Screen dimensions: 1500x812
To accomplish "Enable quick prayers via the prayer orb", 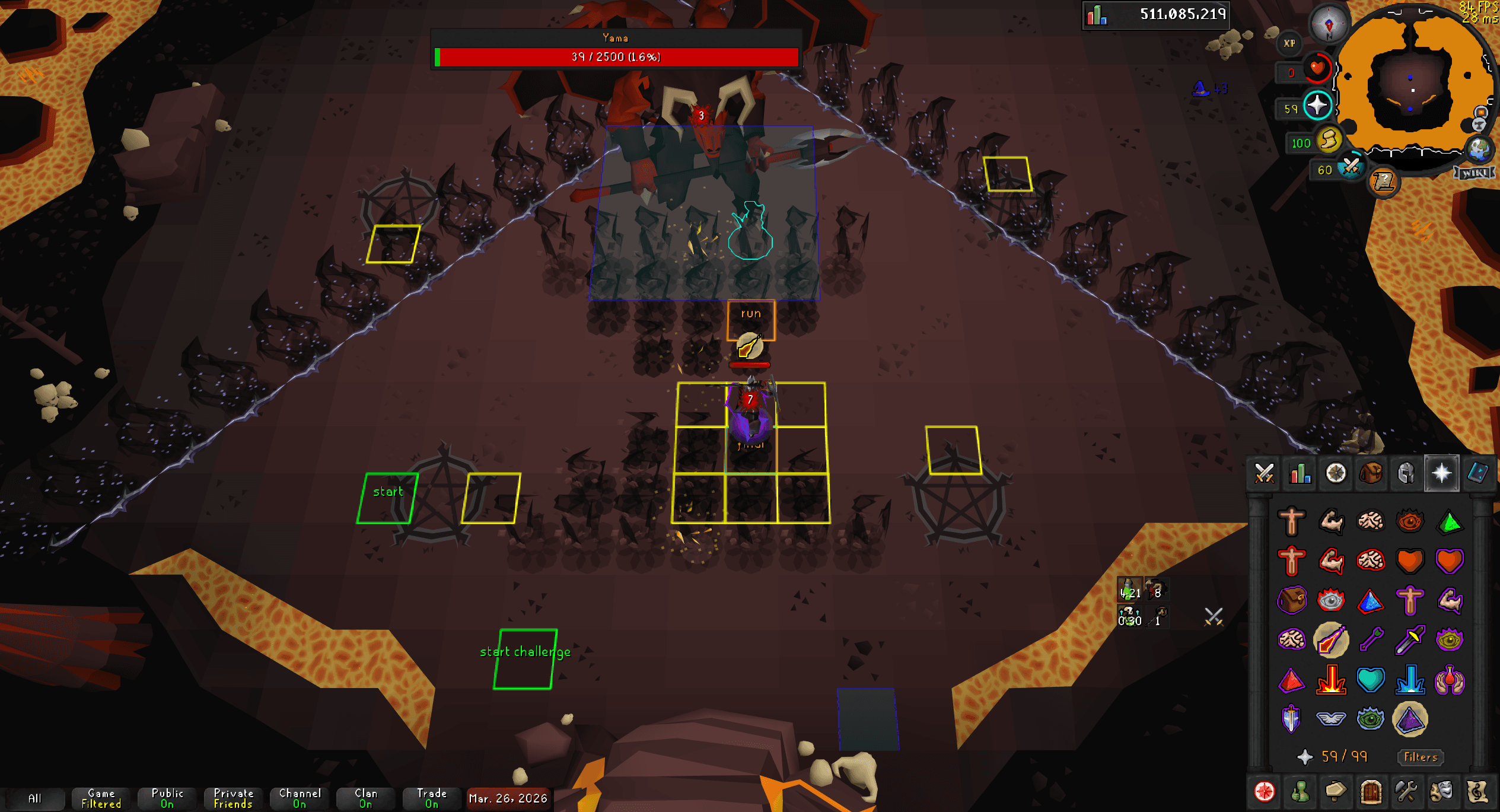I will [x=1318, y=104].
